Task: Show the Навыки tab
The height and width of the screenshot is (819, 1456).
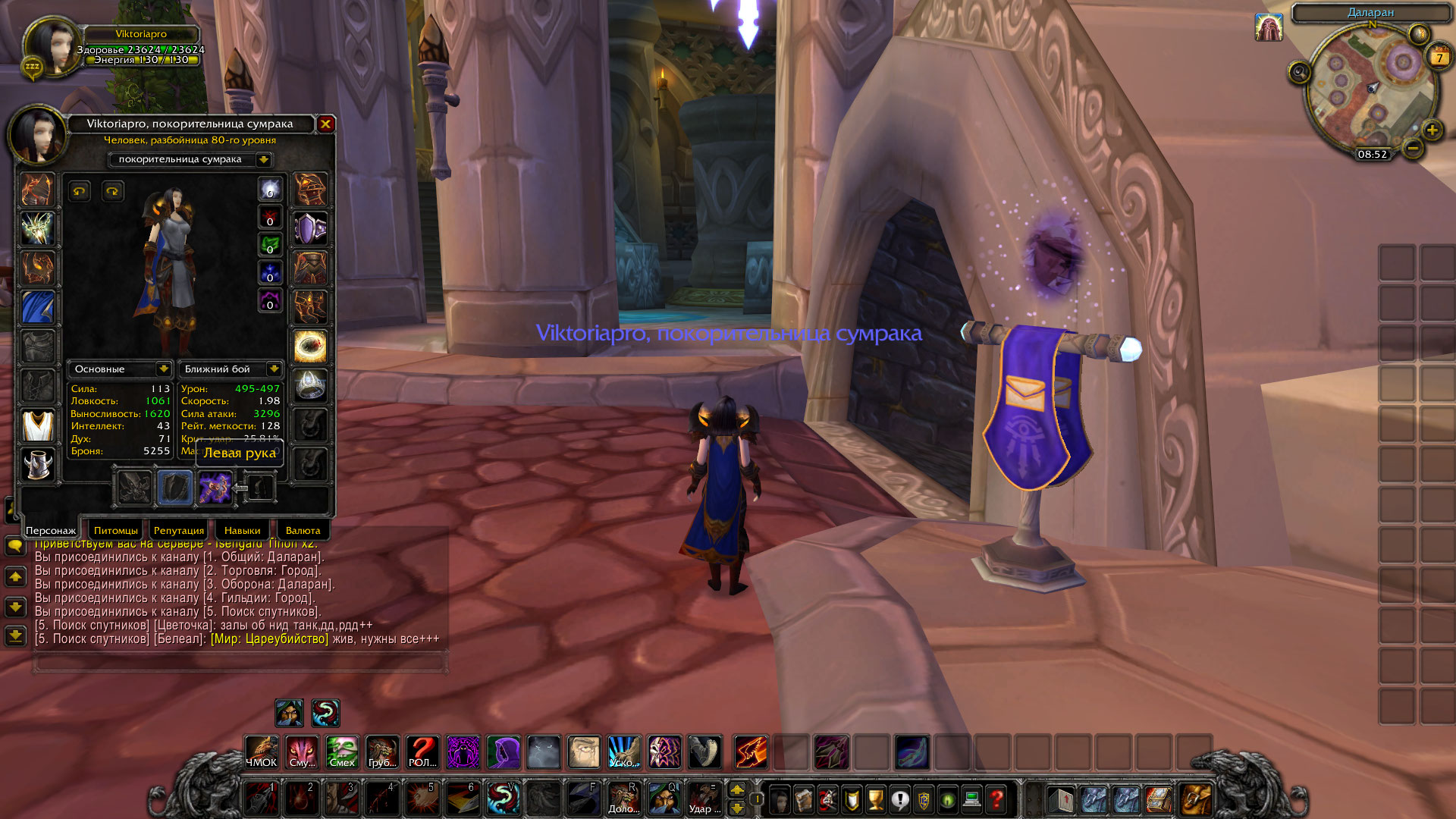Action: pyautogui.click(x=242, y=530)
